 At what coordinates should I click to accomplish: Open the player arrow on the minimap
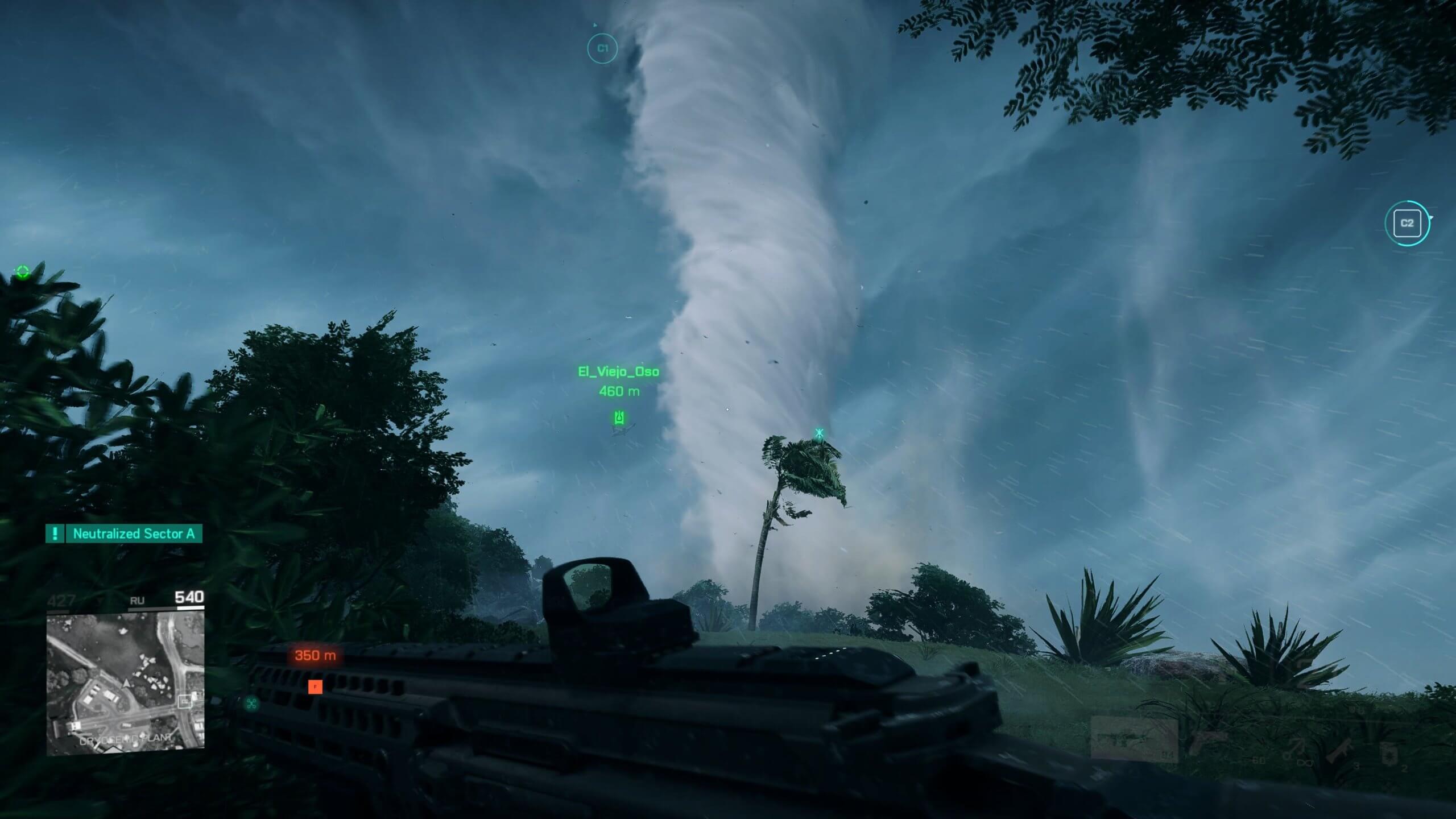[x=127, y=684]
